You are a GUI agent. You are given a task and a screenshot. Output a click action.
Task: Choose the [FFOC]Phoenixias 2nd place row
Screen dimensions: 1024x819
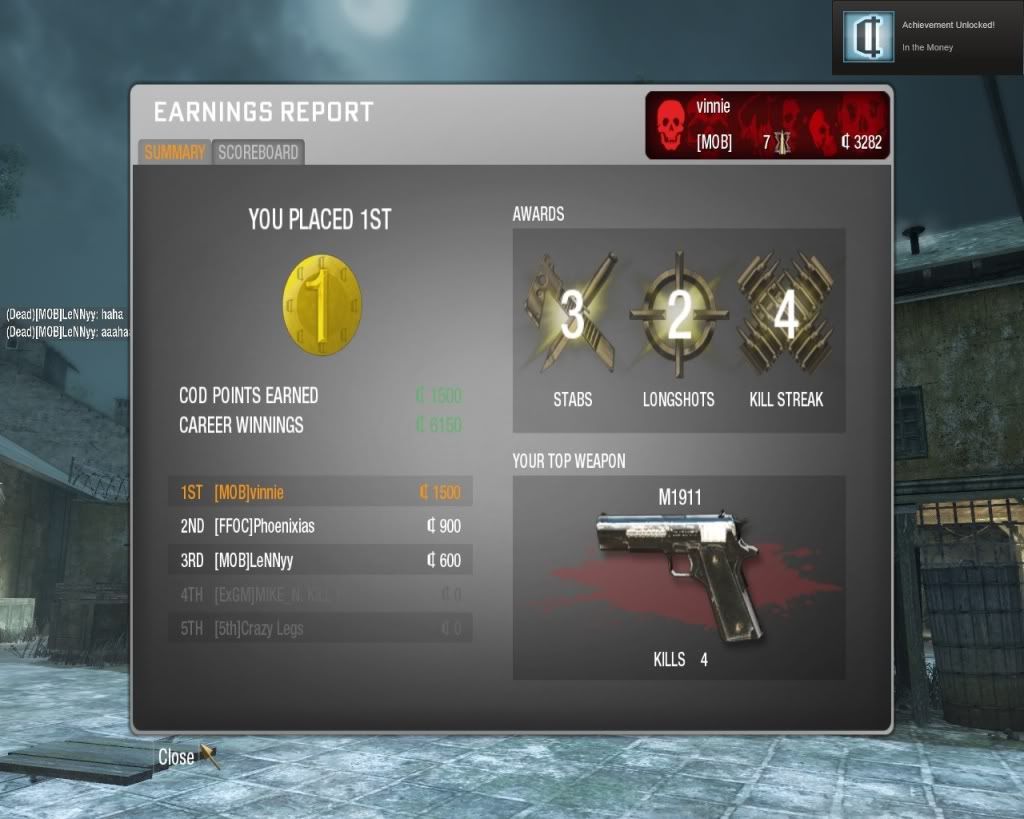(319, 526)
